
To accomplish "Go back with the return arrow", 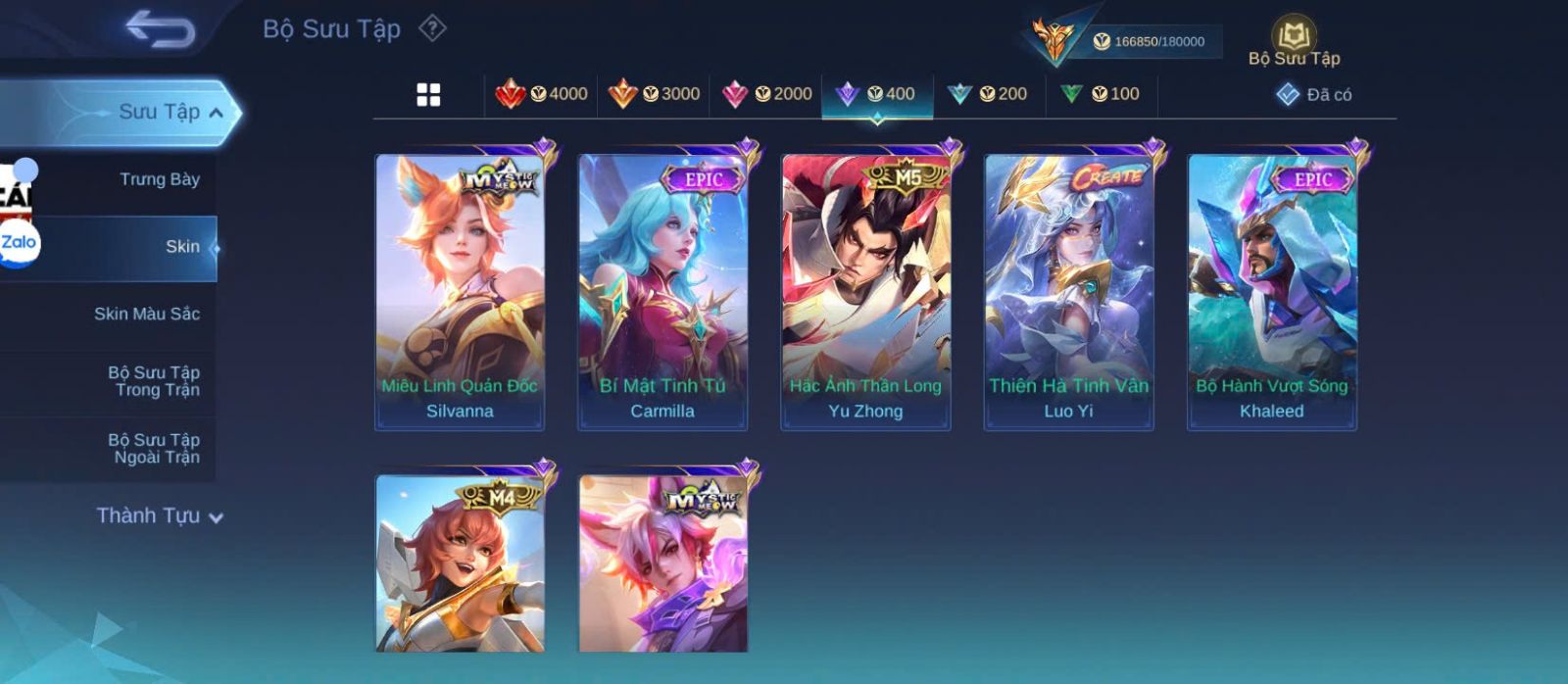I will [x=160, y=29].
